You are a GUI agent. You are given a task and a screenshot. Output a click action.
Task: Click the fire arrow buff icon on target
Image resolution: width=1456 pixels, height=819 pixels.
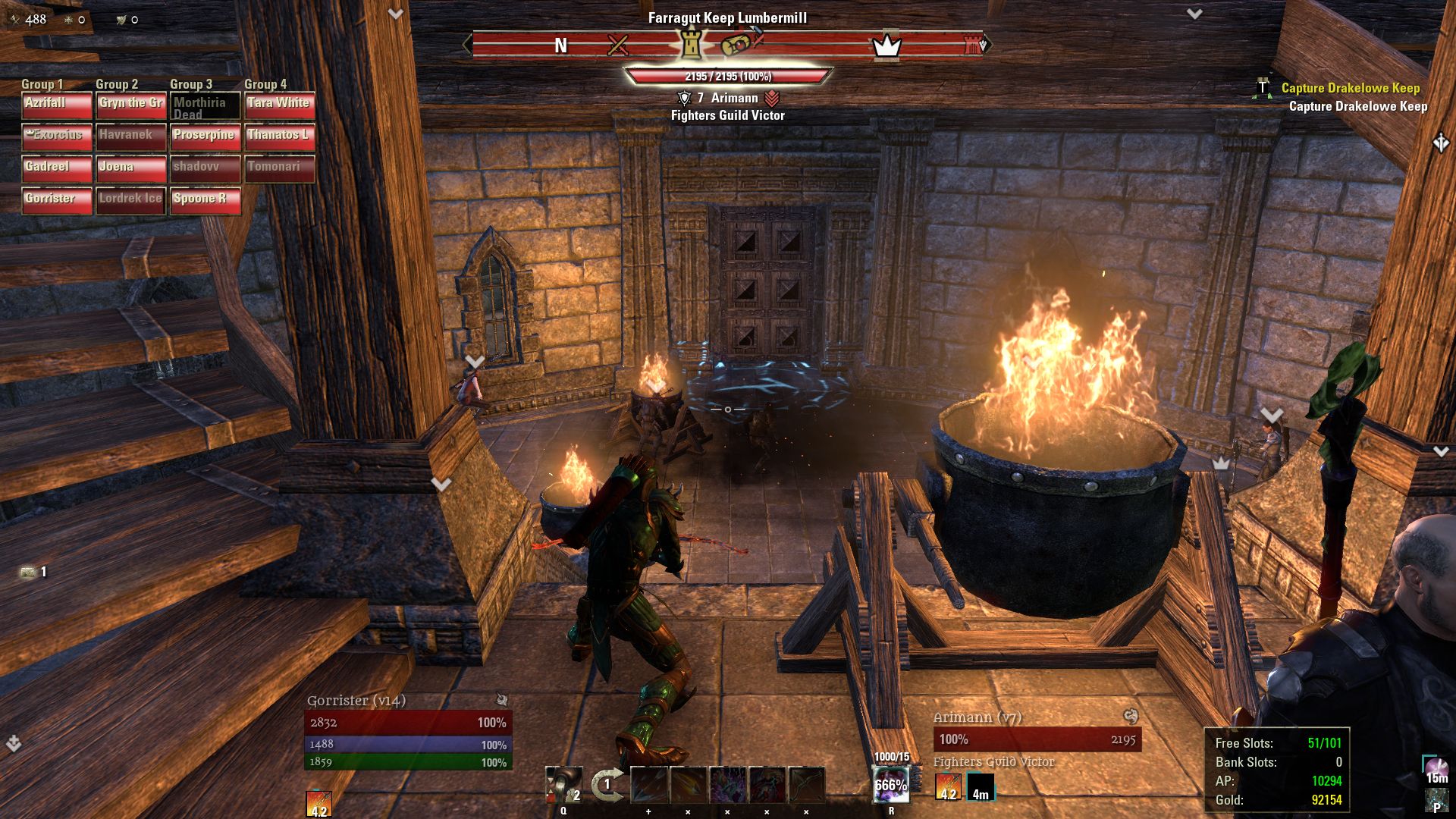(x=948, y=786)
